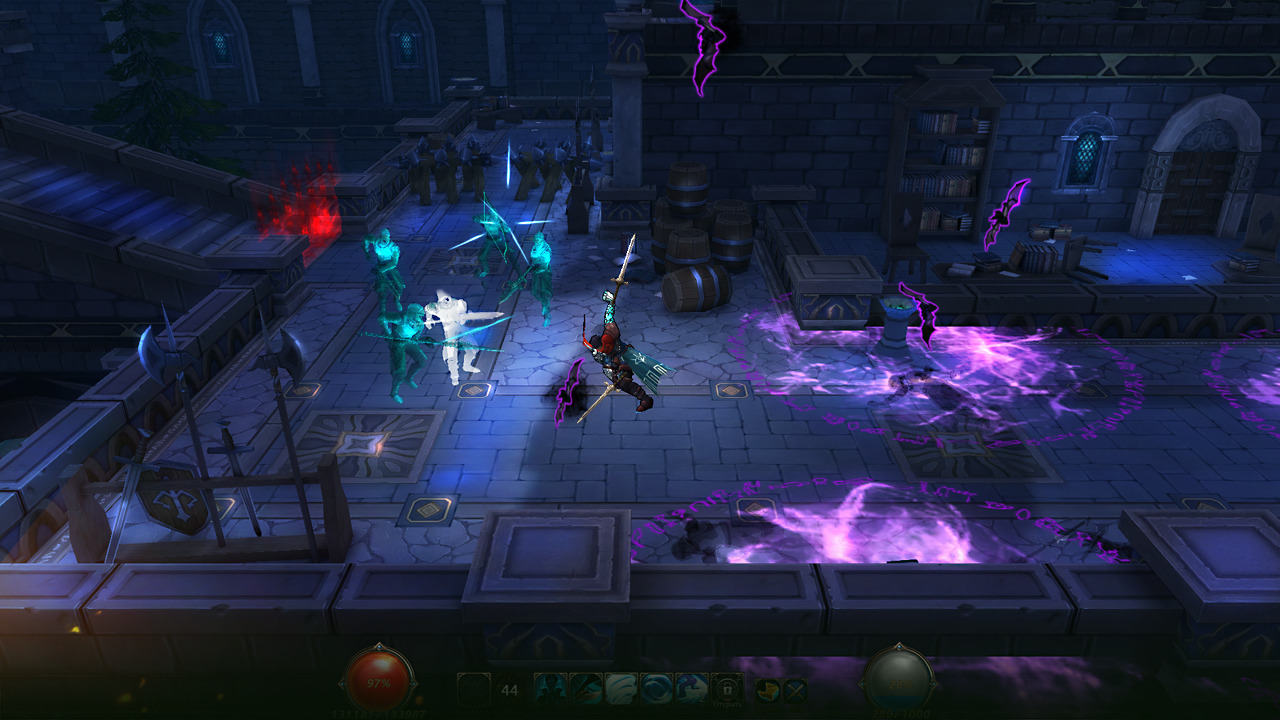Activate the hooded figure ability
The width and height of the screenshot is (1280, 720).
[x=550, y=688]
